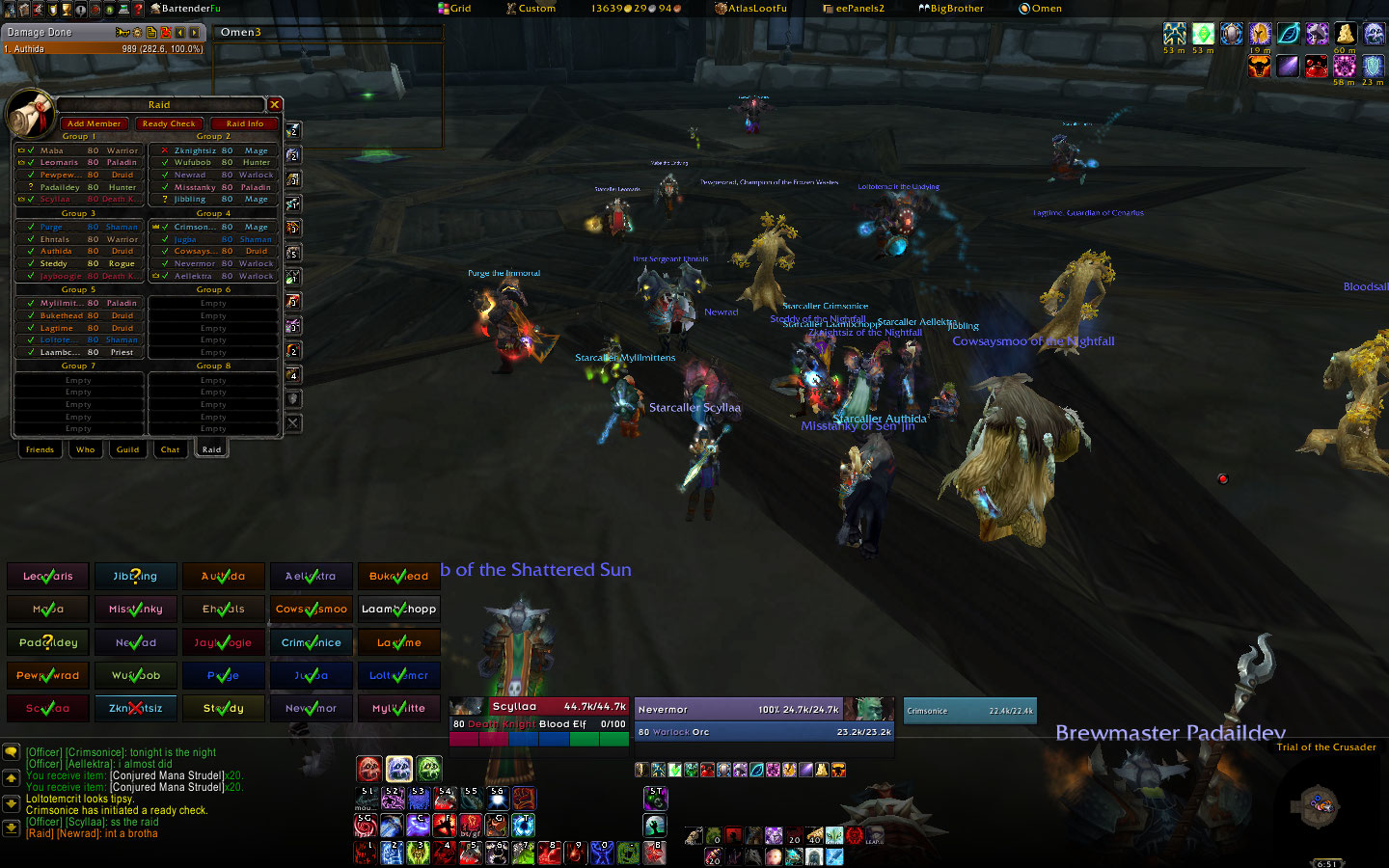Open the Chat tab
1389x868 pixels.
[170, 449]
